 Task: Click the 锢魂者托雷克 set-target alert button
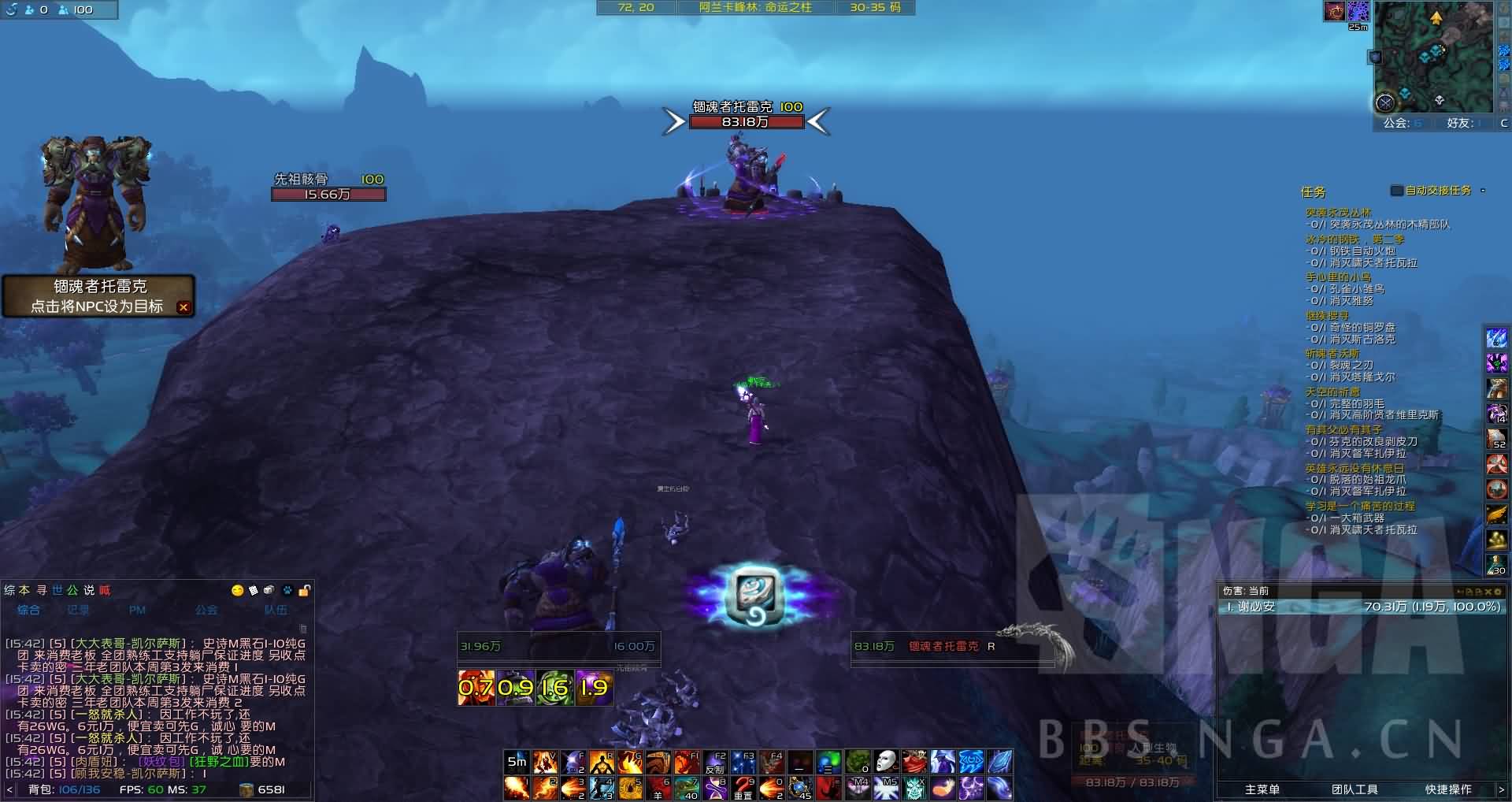(x=97, y=295)
